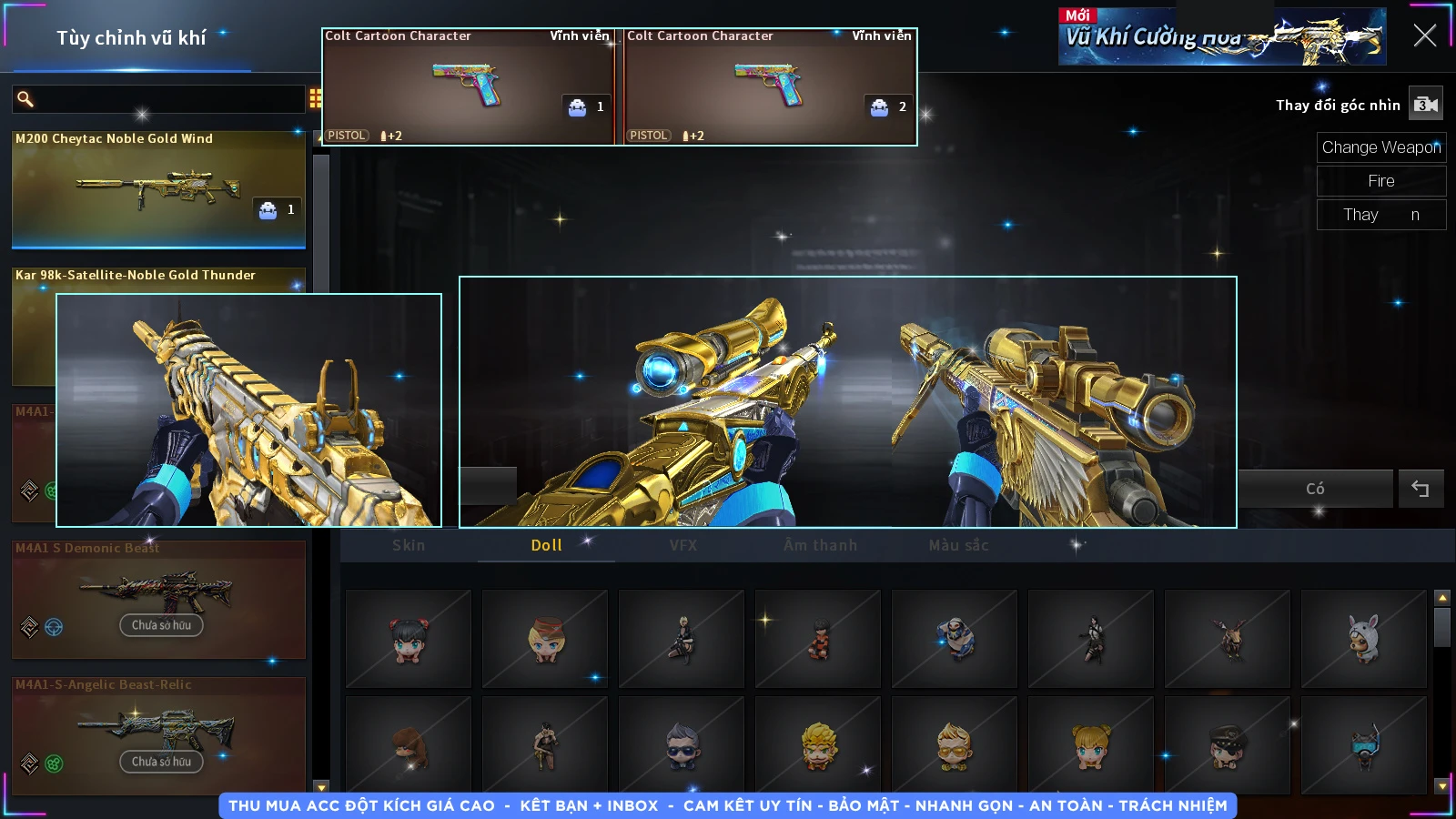The width and height of the screenshot is (1456, 819).
Task: Open the Âm thanh sound tab
Action: point(820,545)
